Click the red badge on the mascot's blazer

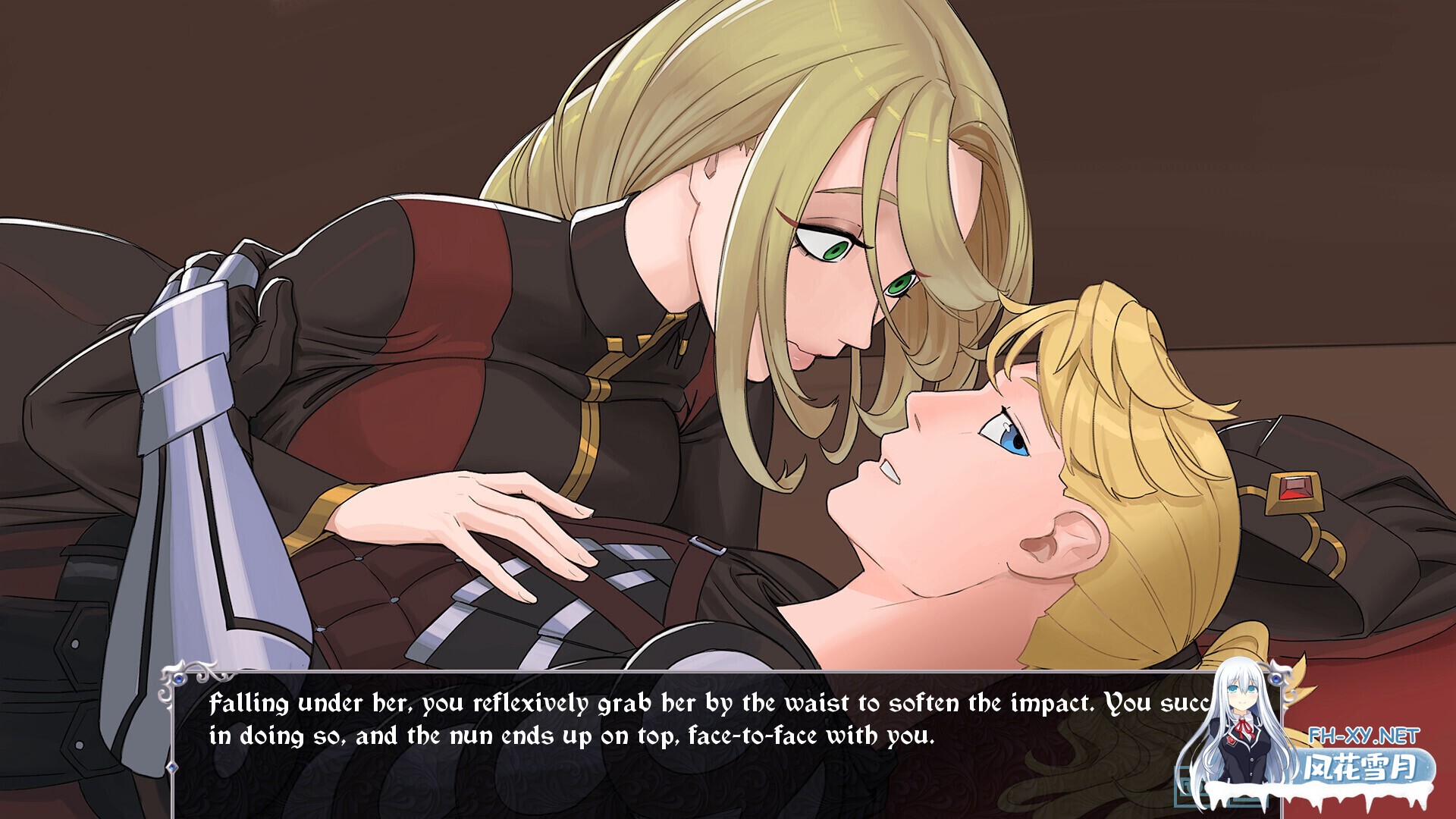pos(1230,741)
